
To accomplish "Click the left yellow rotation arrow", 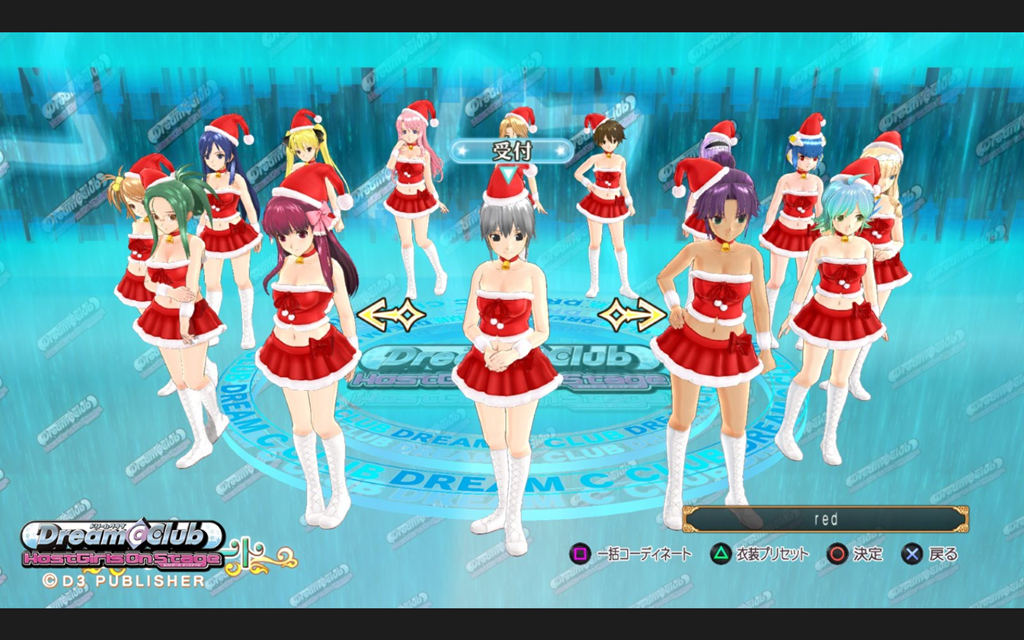I will (x=391, y=314).
